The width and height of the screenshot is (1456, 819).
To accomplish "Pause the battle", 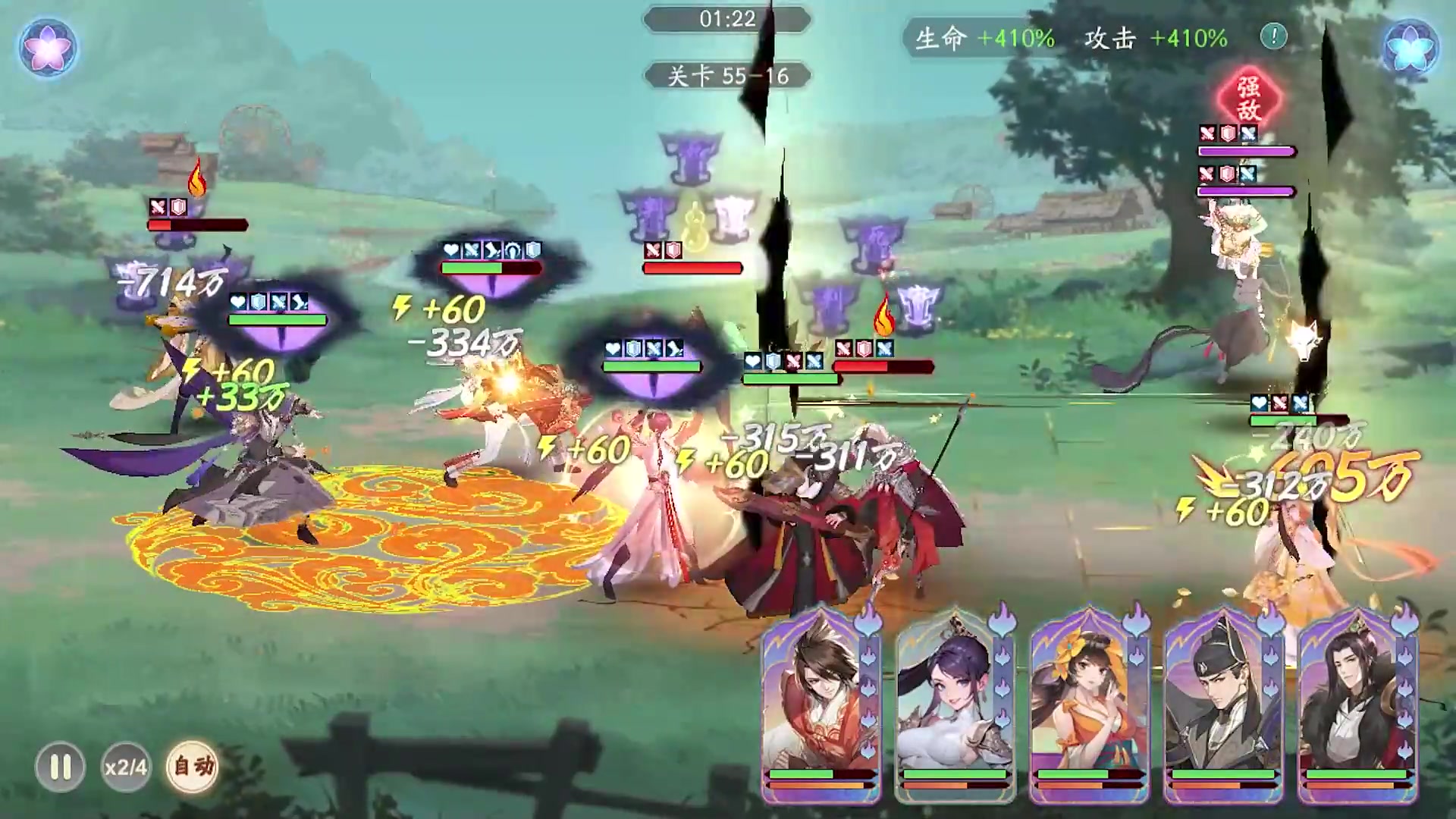I will point(61,767).
